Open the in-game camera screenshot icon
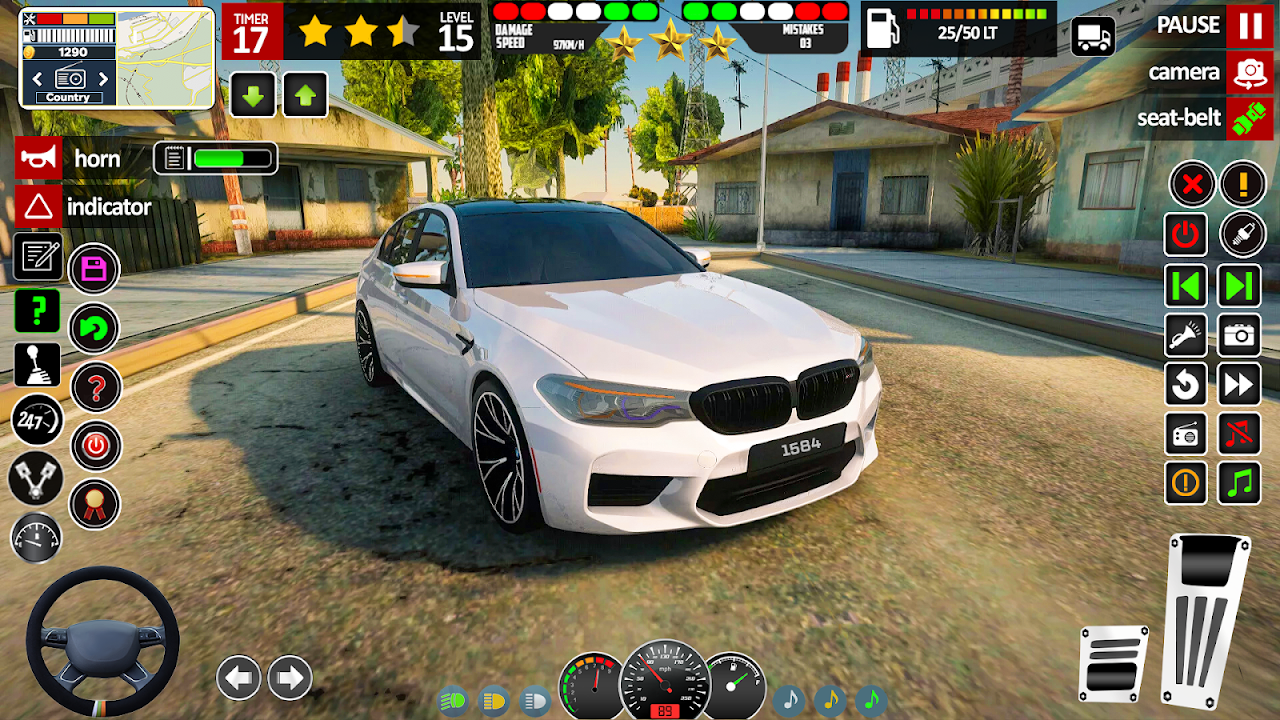 click(x=1239, y=335)
